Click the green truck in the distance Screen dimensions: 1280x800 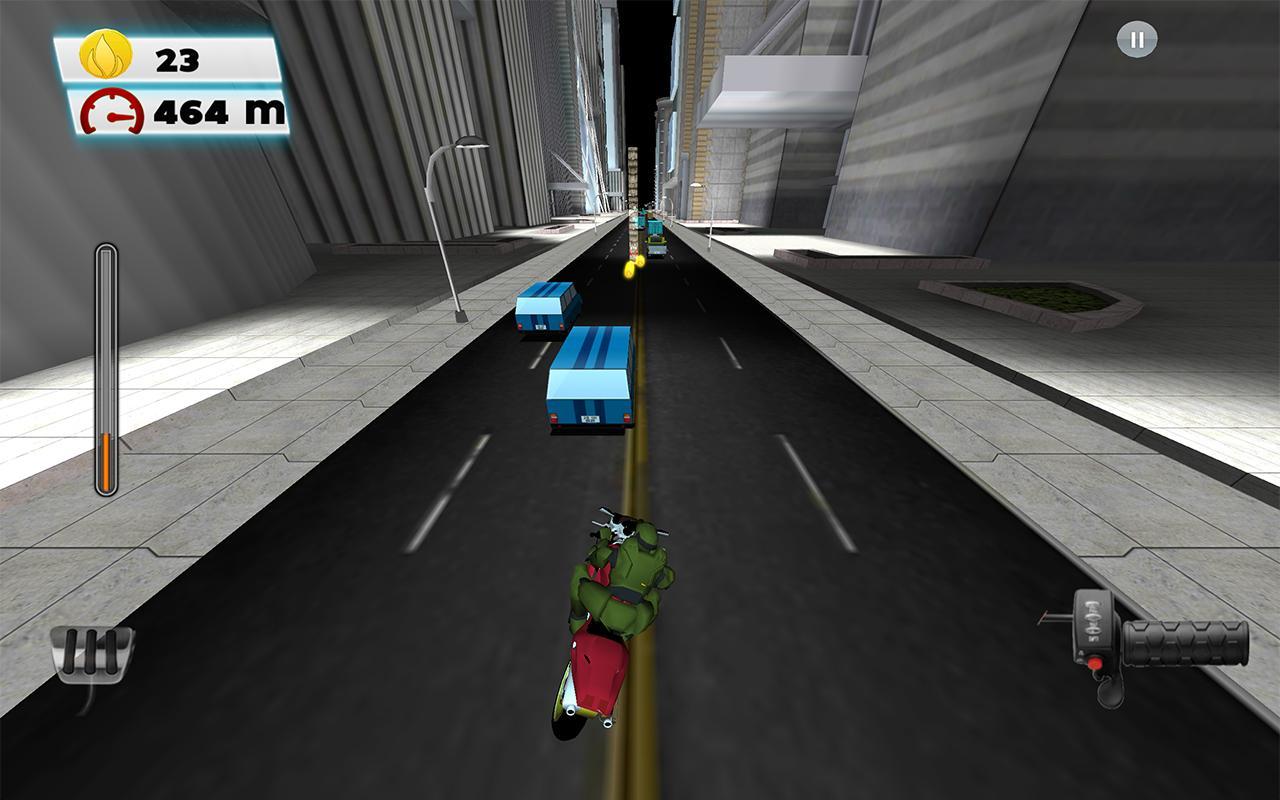point(655,238)
